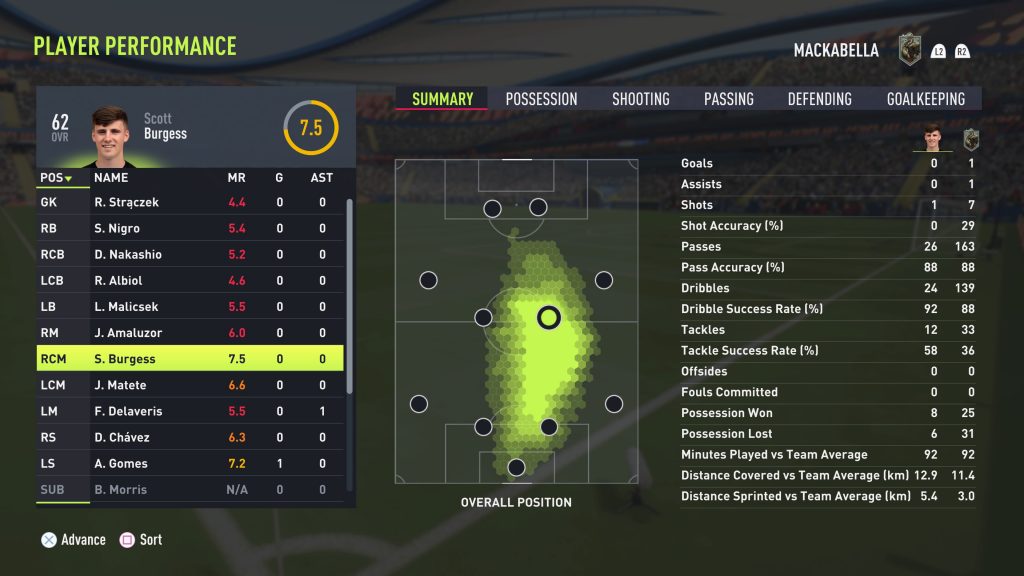This screenshot has width=1024, height=576.
Task: Select L. Malicsek's row
Action: [190, 307]
